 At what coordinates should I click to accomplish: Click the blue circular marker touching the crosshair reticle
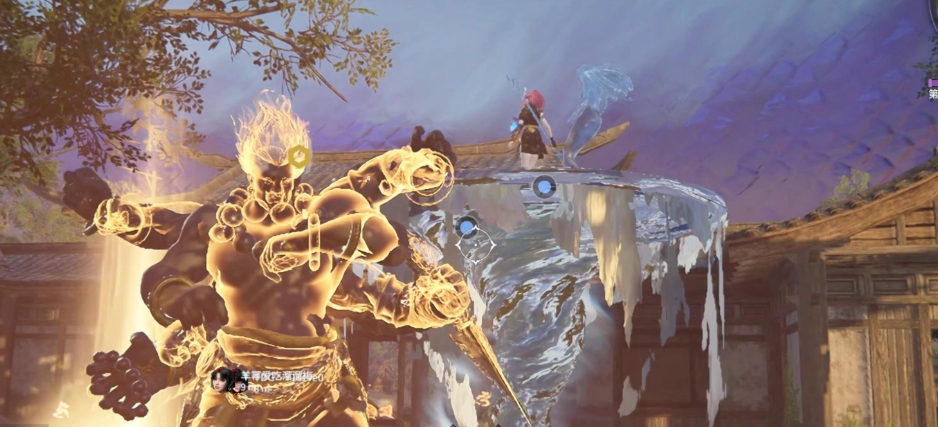467,227
